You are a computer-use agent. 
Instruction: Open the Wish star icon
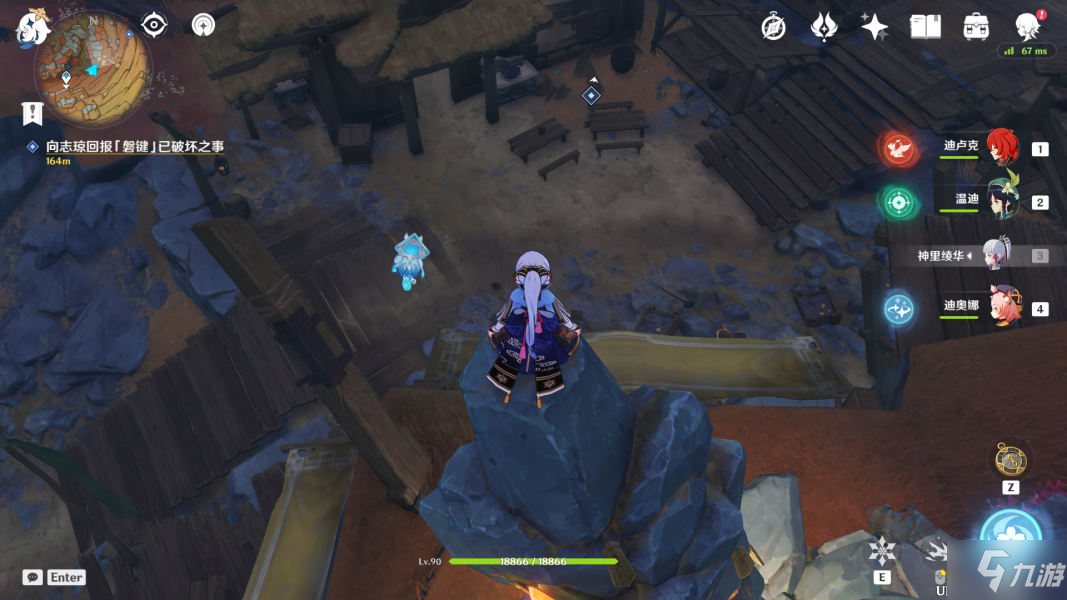(824, 27)
